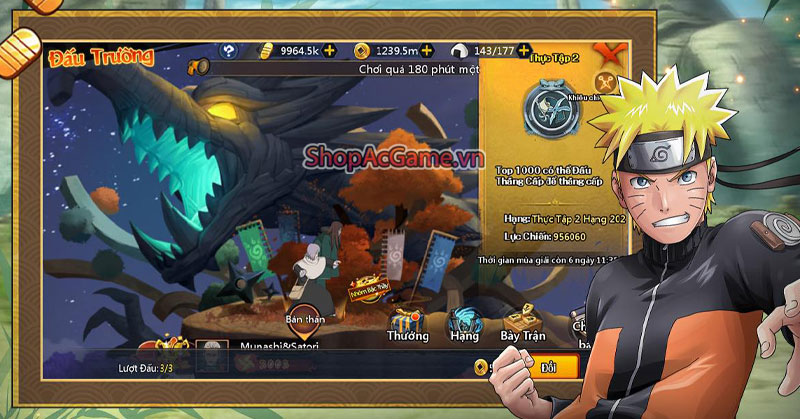The image size is (800, 419).
Task: Open the Hạng ranking icon
Action: (x=464, y=324)
